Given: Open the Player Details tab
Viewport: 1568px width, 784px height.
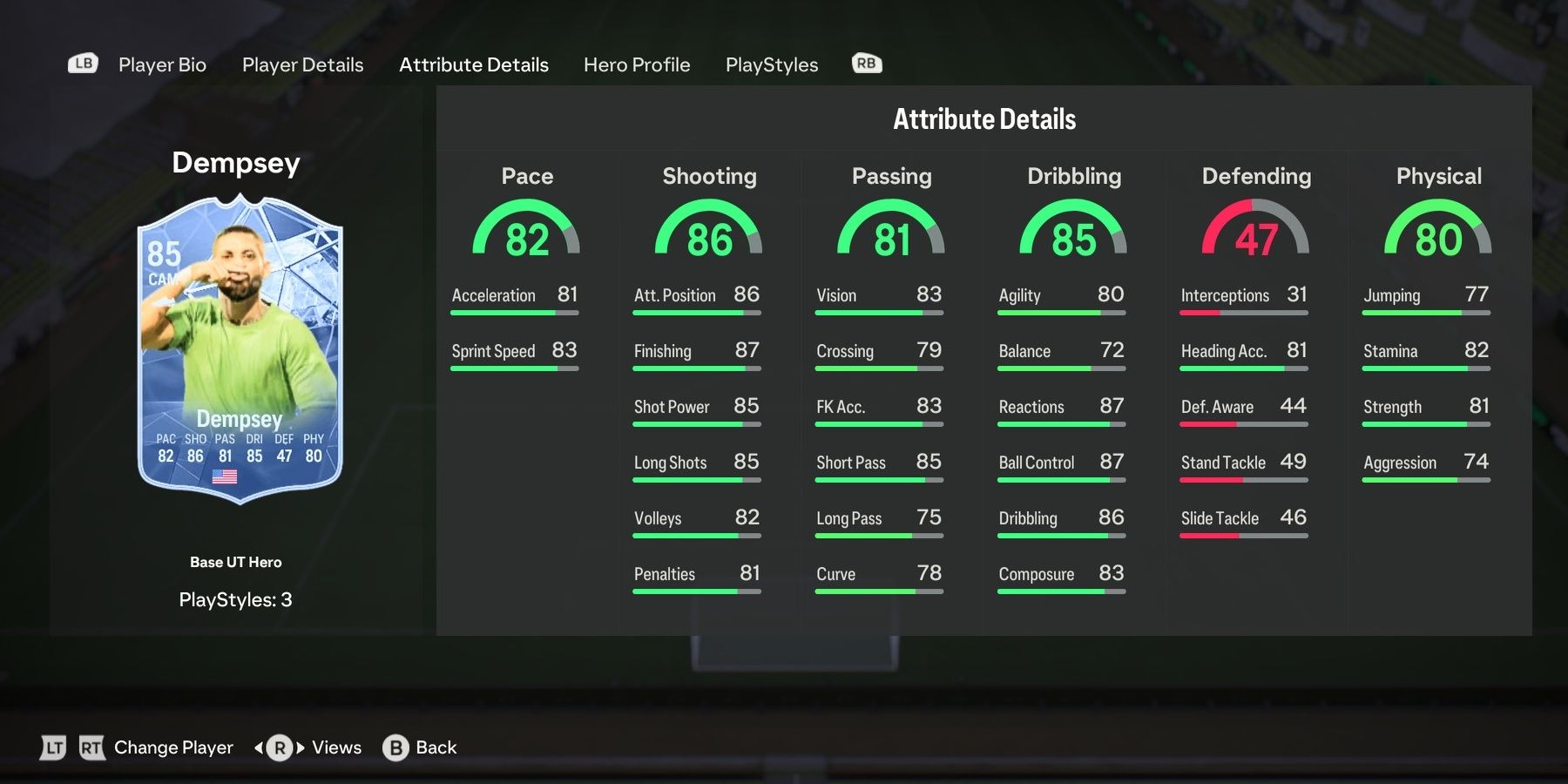Looking at the screenshot, I should click(301, 64).
